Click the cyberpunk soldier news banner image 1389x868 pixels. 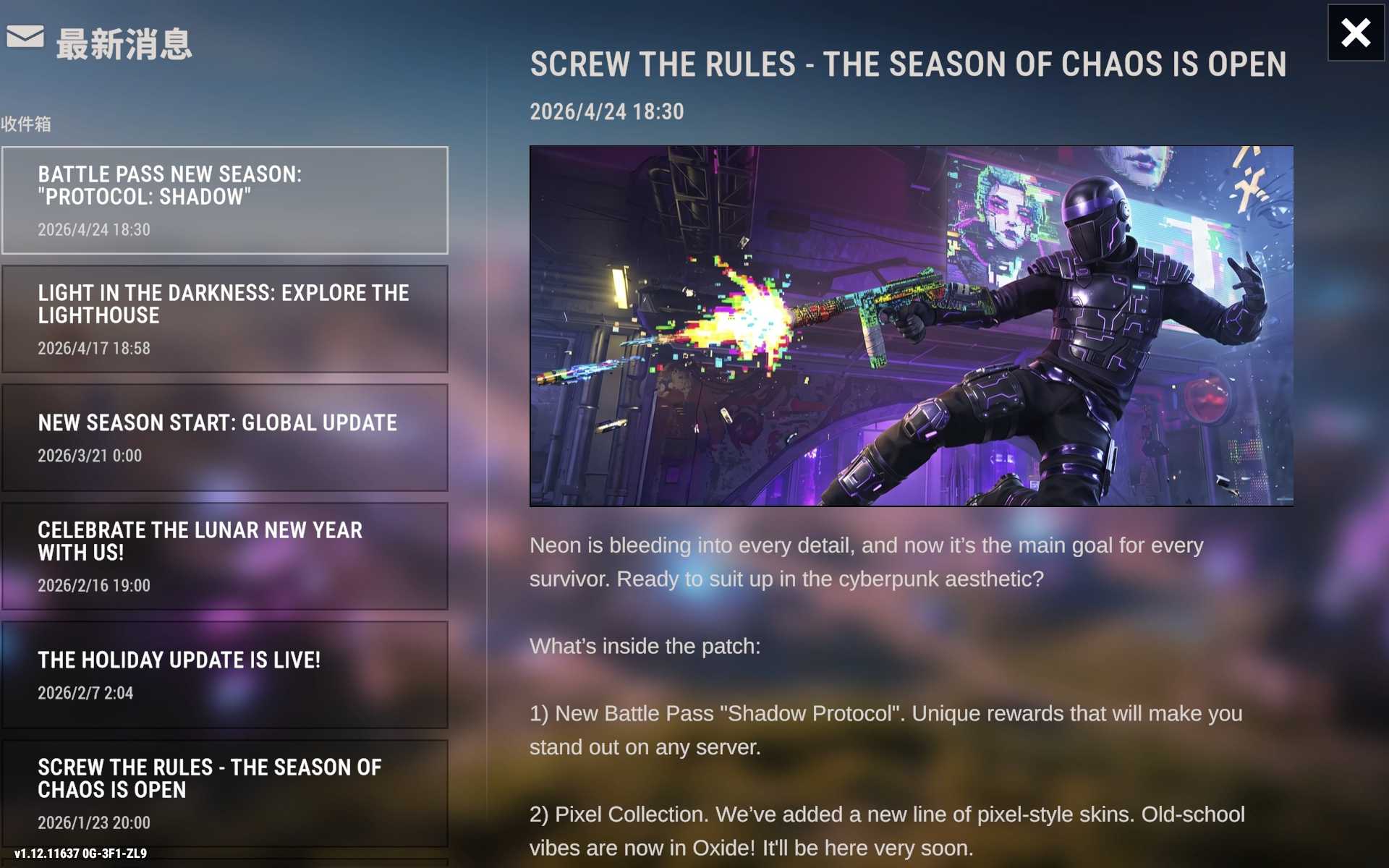[x=911, y=325]
